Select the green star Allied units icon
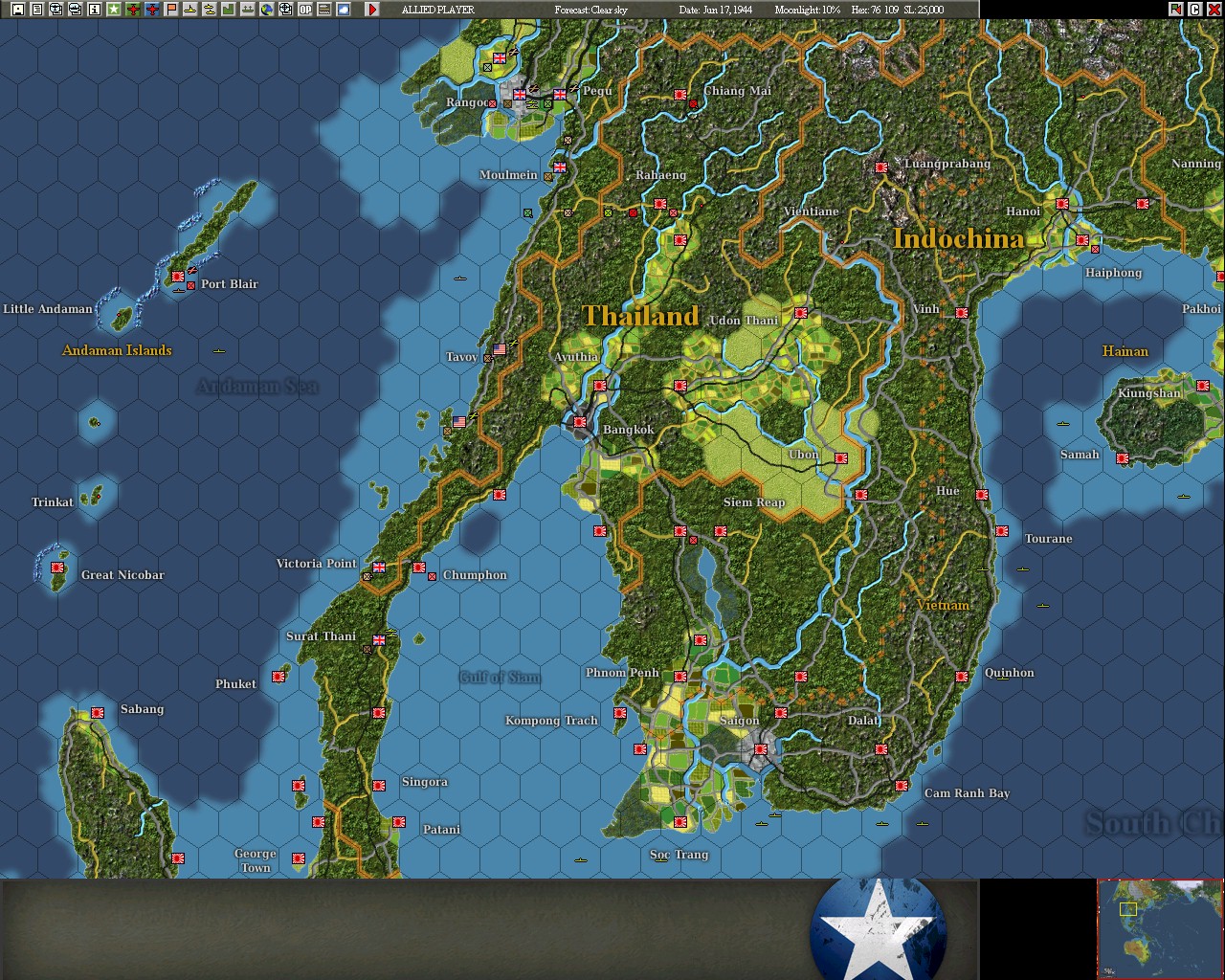The image size is (1225, 980). tap(113, 9)
